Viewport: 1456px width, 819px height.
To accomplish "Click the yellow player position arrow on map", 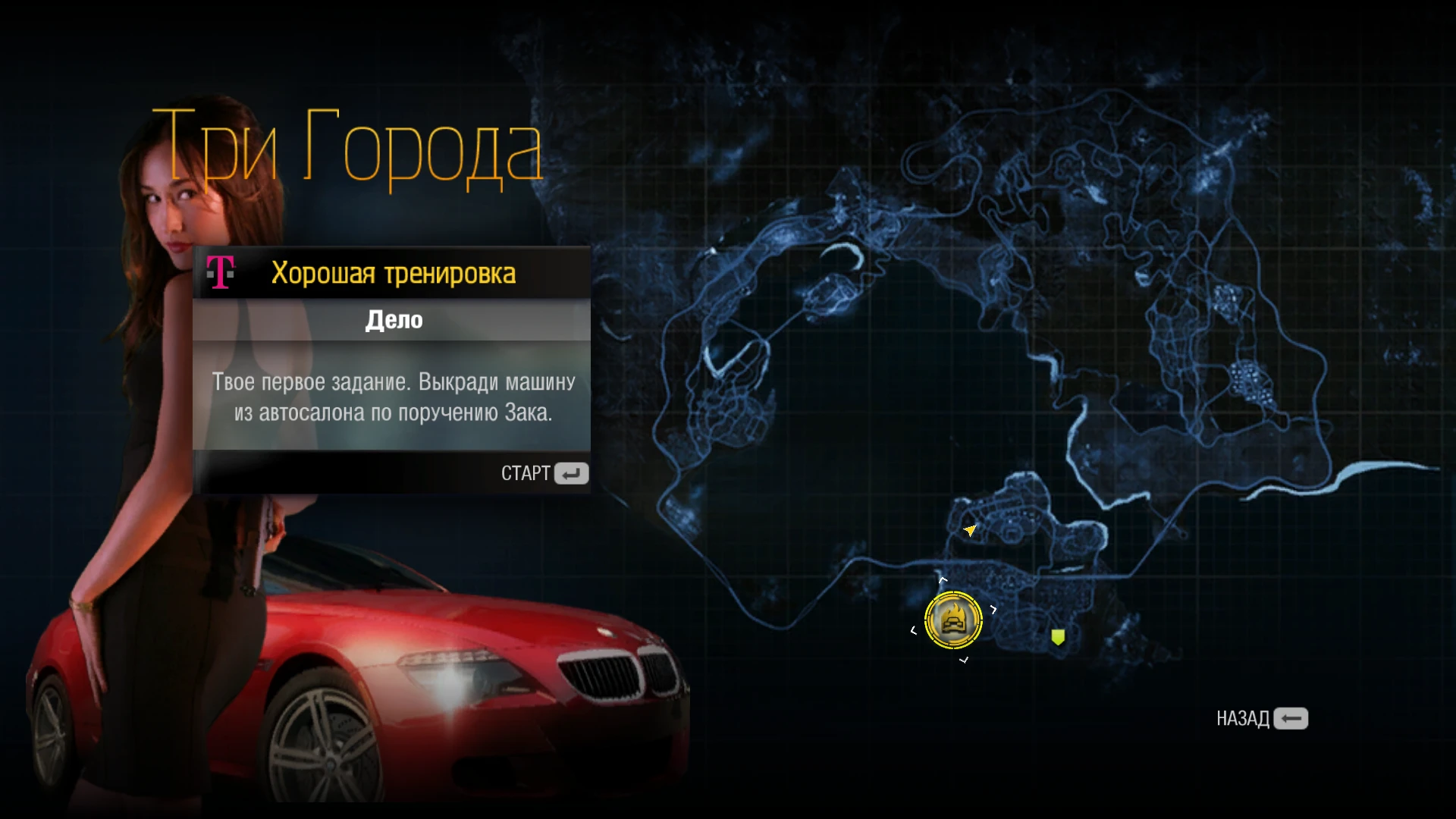I will 971,531.
